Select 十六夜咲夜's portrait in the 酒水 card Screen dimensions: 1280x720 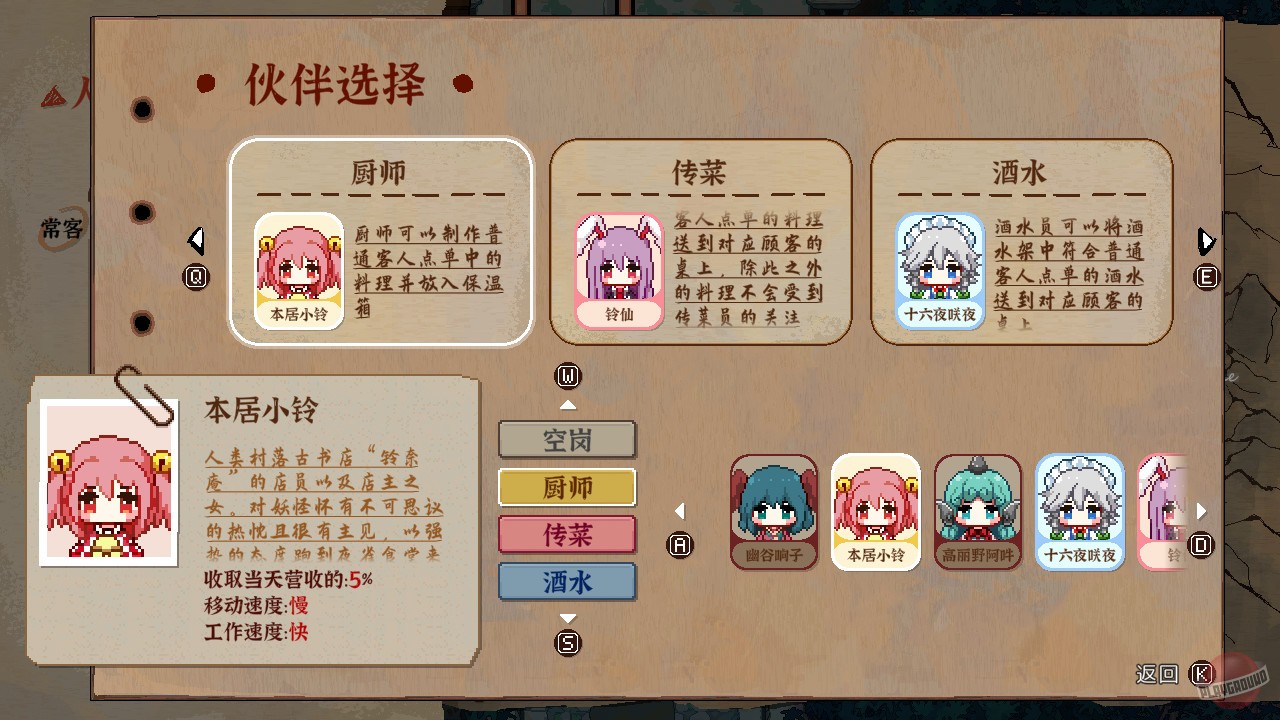pos(939,266)
